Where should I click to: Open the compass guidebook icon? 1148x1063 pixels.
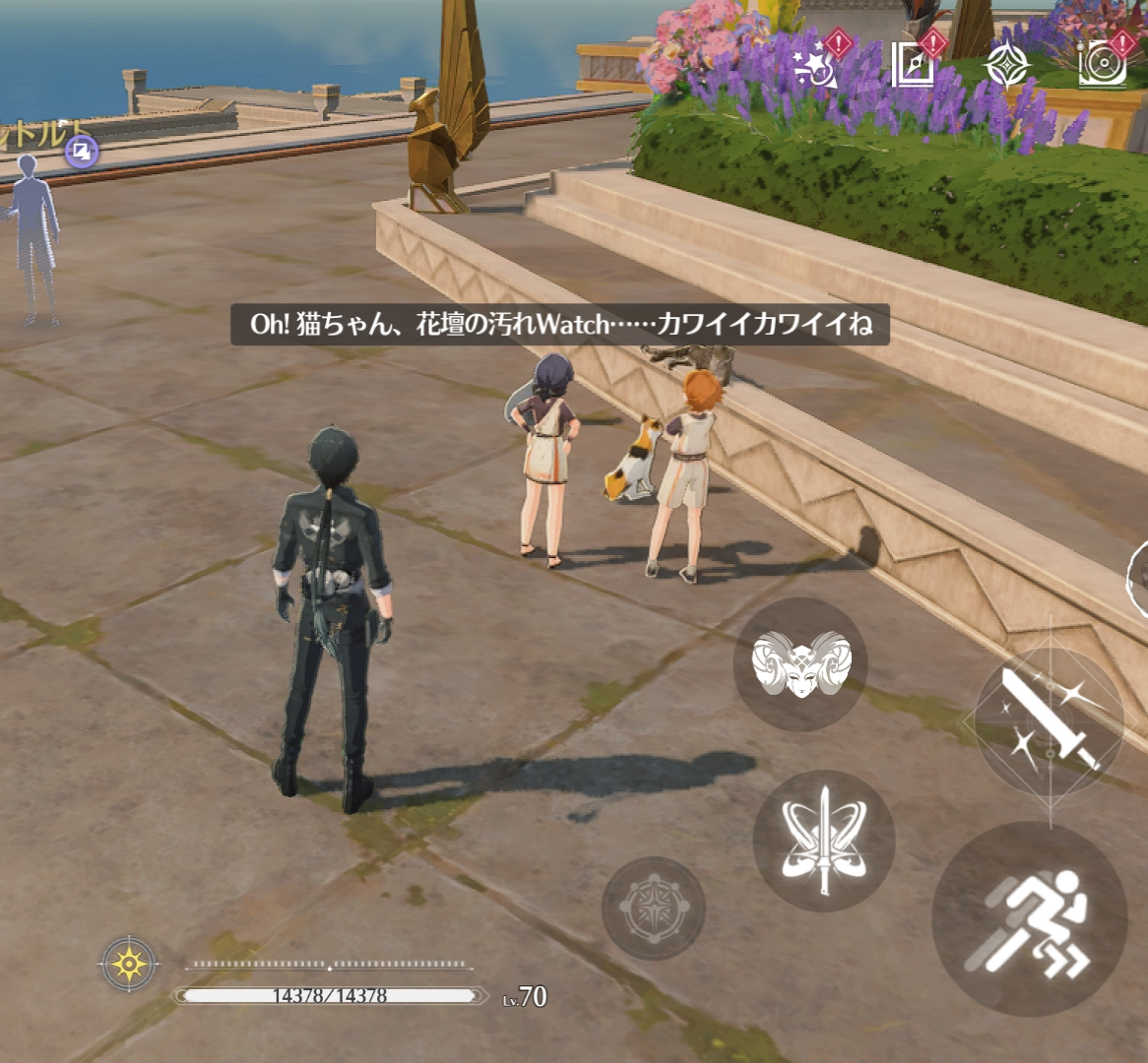[x=912, y=65]
